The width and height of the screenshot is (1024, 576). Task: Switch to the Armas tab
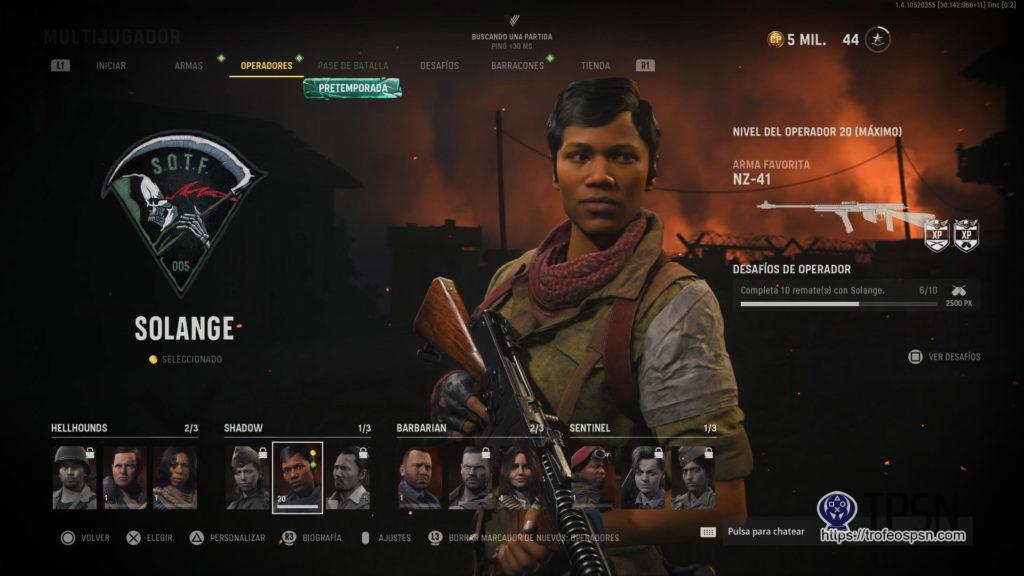click(188, 66)
